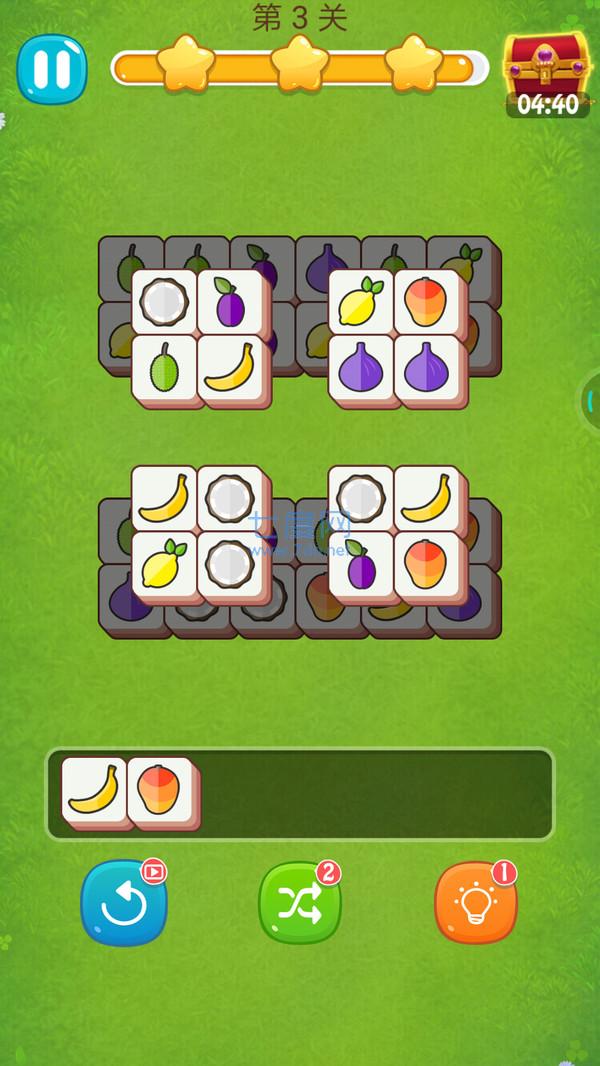Pick the lemon tile beside the mango tile

(361, 300)
